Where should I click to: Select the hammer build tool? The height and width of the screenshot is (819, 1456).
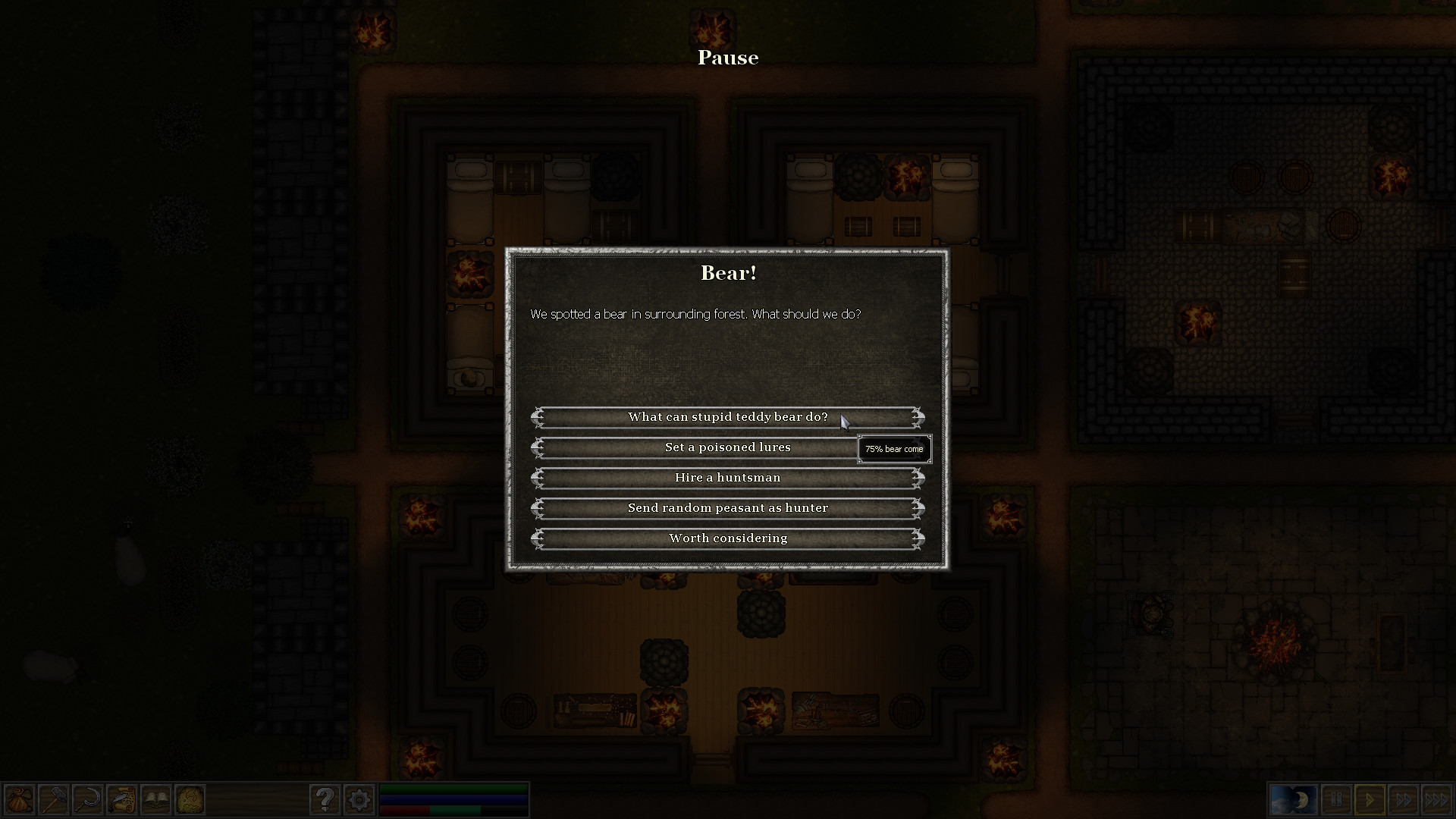pyautogui.click(x=53, y=799)
